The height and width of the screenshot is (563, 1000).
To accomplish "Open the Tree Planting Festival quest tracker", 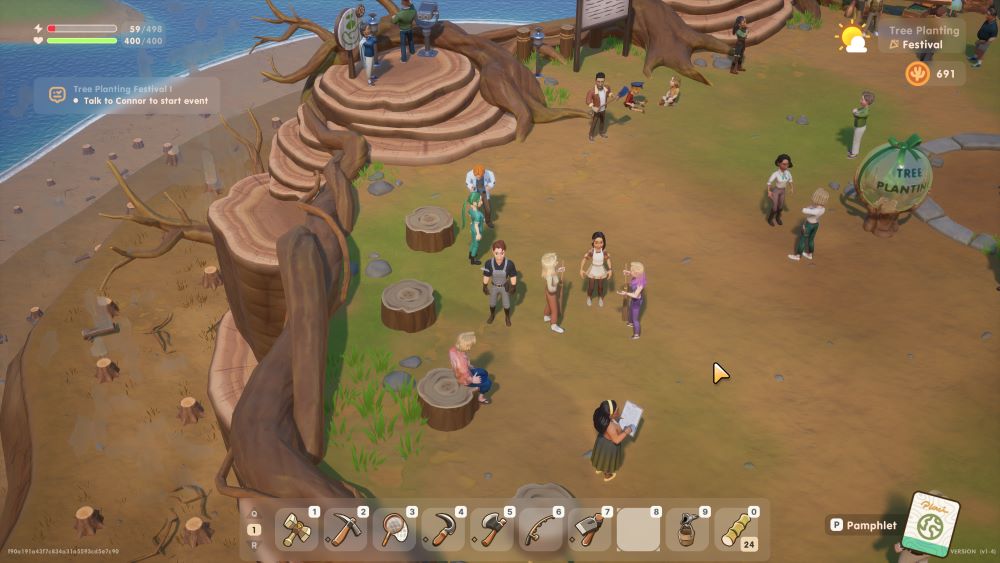I will (x=127, y=95).
